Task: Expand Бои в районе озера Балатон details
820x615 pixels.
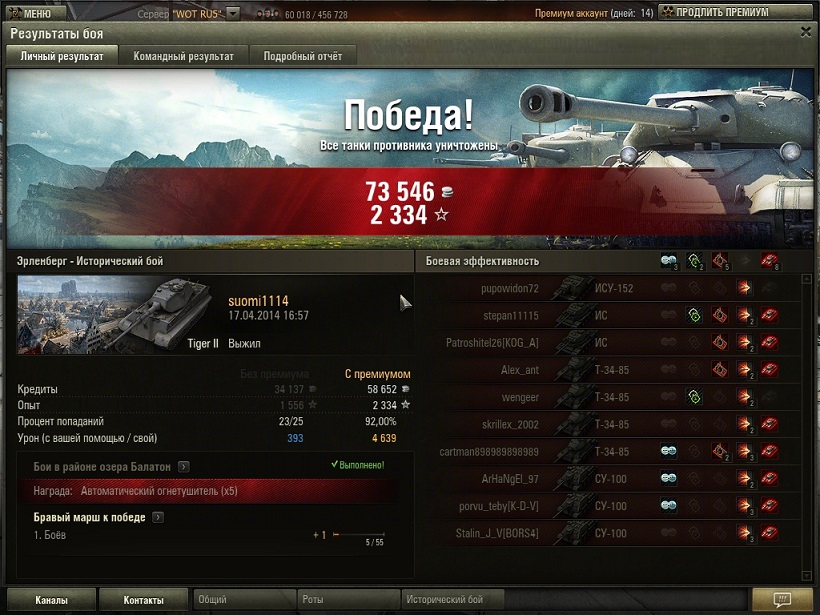Action: tap(184, 466)
